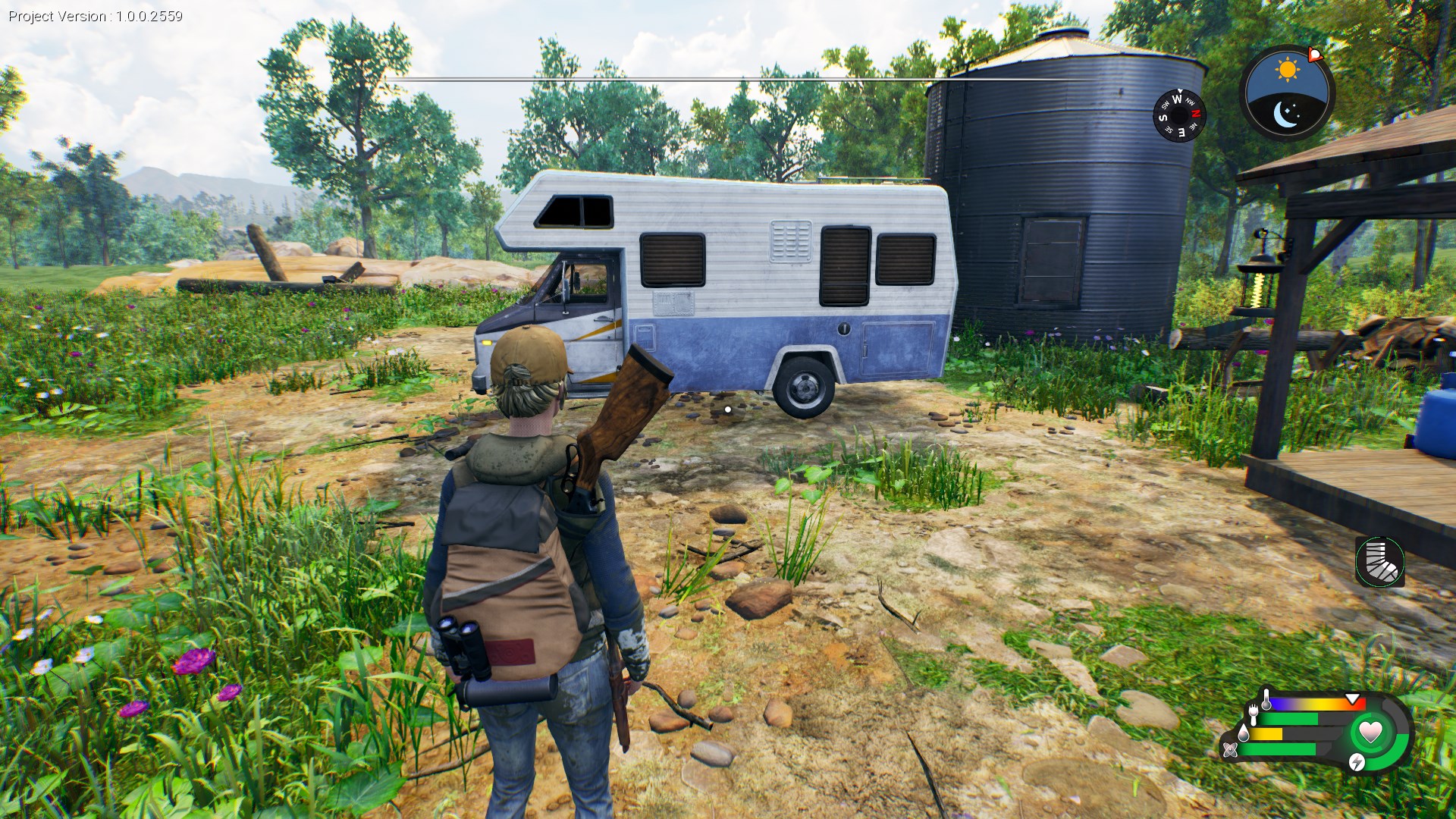Click the red waypoint marker beside the clock
Image resolution: width=1456 pixels, height=819 pixels.
pos(1315,55)
